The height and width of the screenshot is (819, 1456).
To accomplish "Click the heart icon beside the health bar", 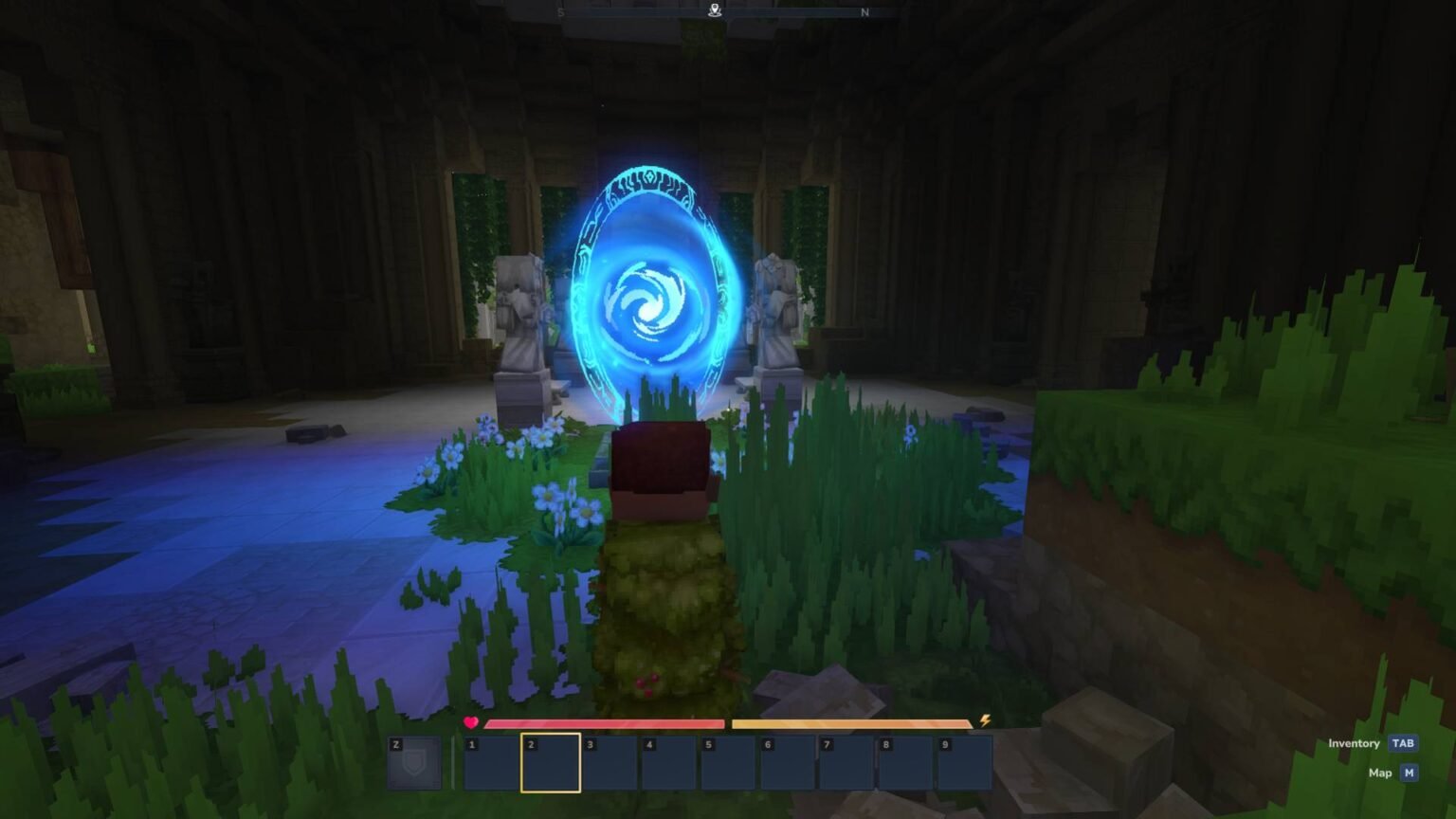I will [x=470, y=723].
